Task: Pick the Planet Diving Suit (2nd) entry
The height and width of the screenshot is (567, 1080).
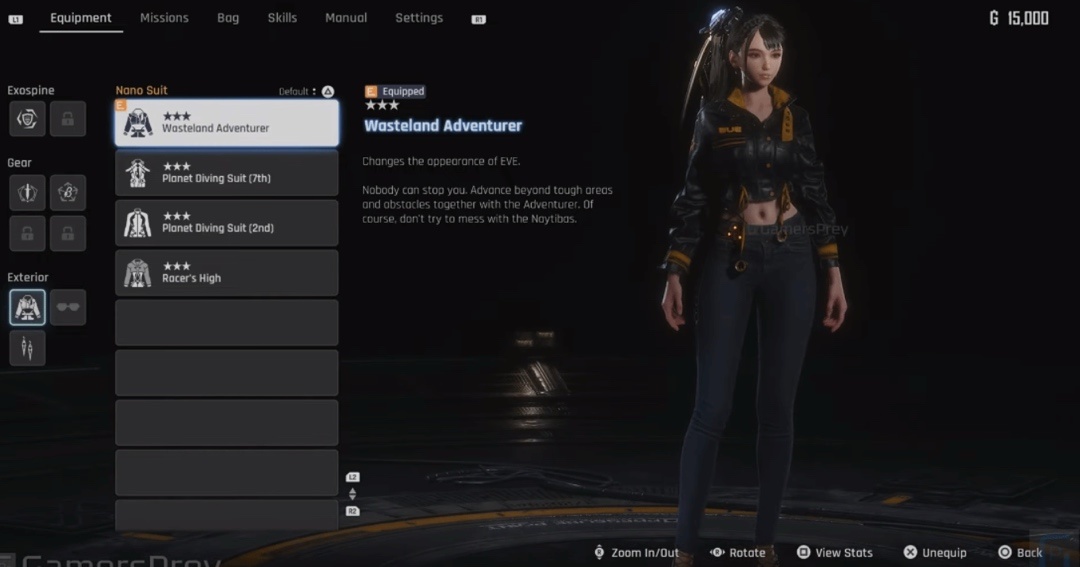Action: [x=227, y=223]
